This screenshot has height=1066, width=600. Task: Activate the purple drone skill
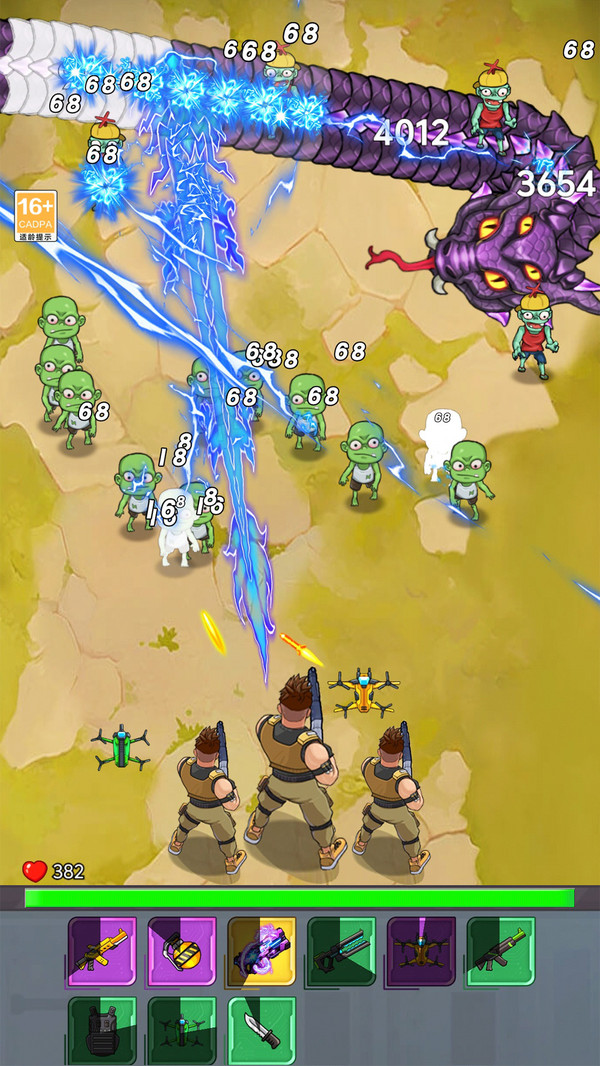point(421,951)
